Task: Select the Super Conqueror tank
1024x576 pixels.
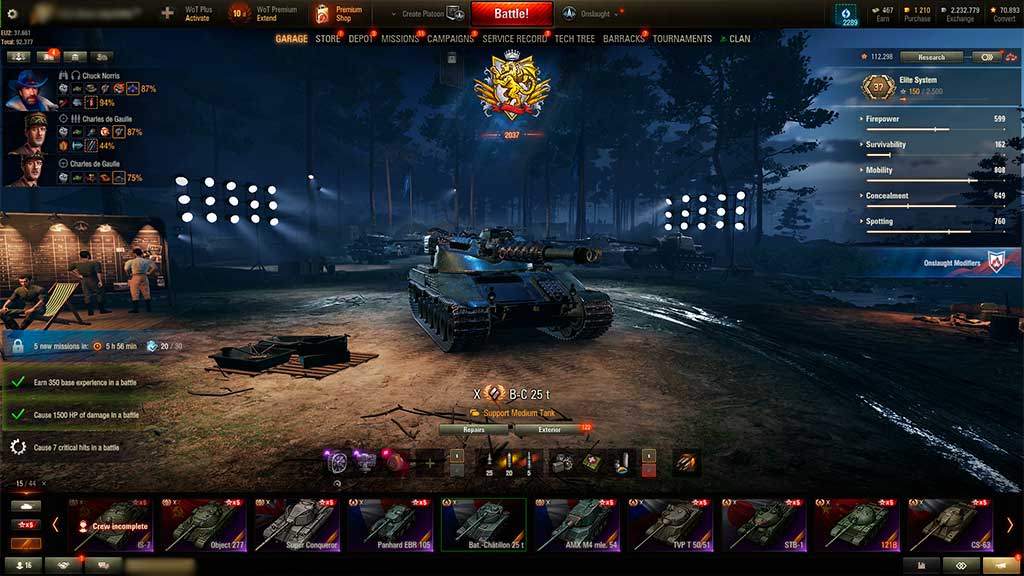Action: [x=299, y=524]
